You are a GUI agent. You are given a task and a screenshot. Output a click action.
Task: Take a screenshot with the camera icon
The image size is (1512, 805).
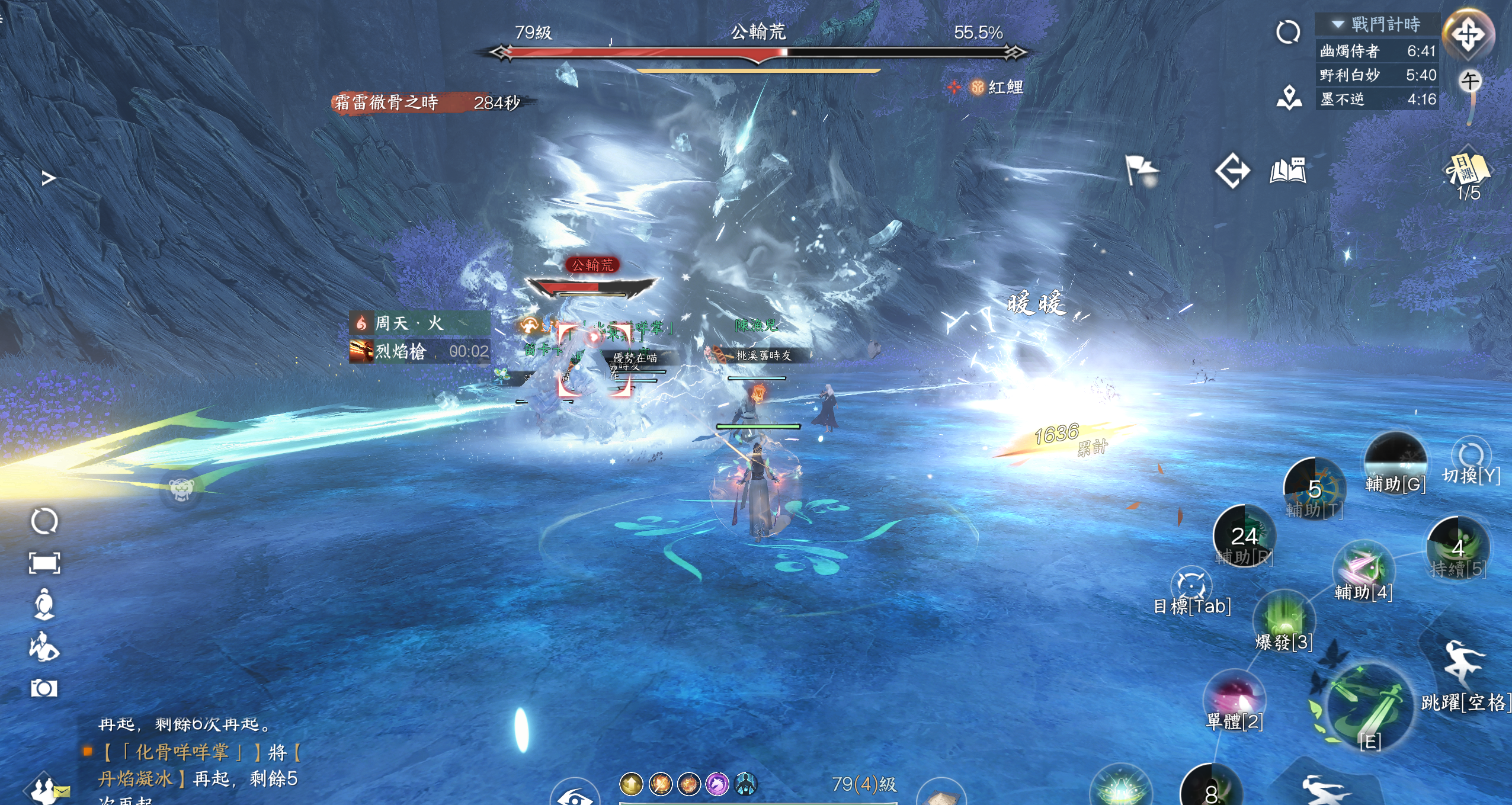point(44,688)
